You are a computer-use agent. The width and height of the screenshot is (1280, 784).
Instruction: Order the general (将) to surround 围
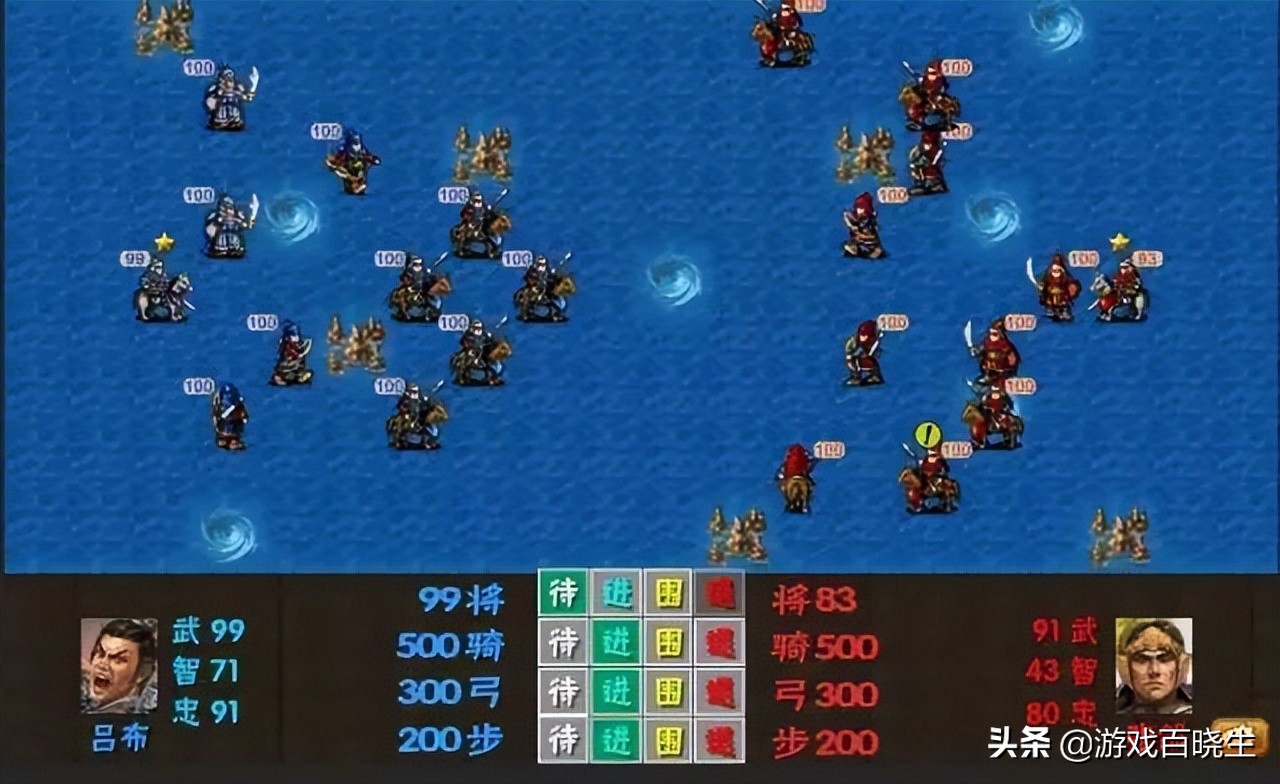668,592
